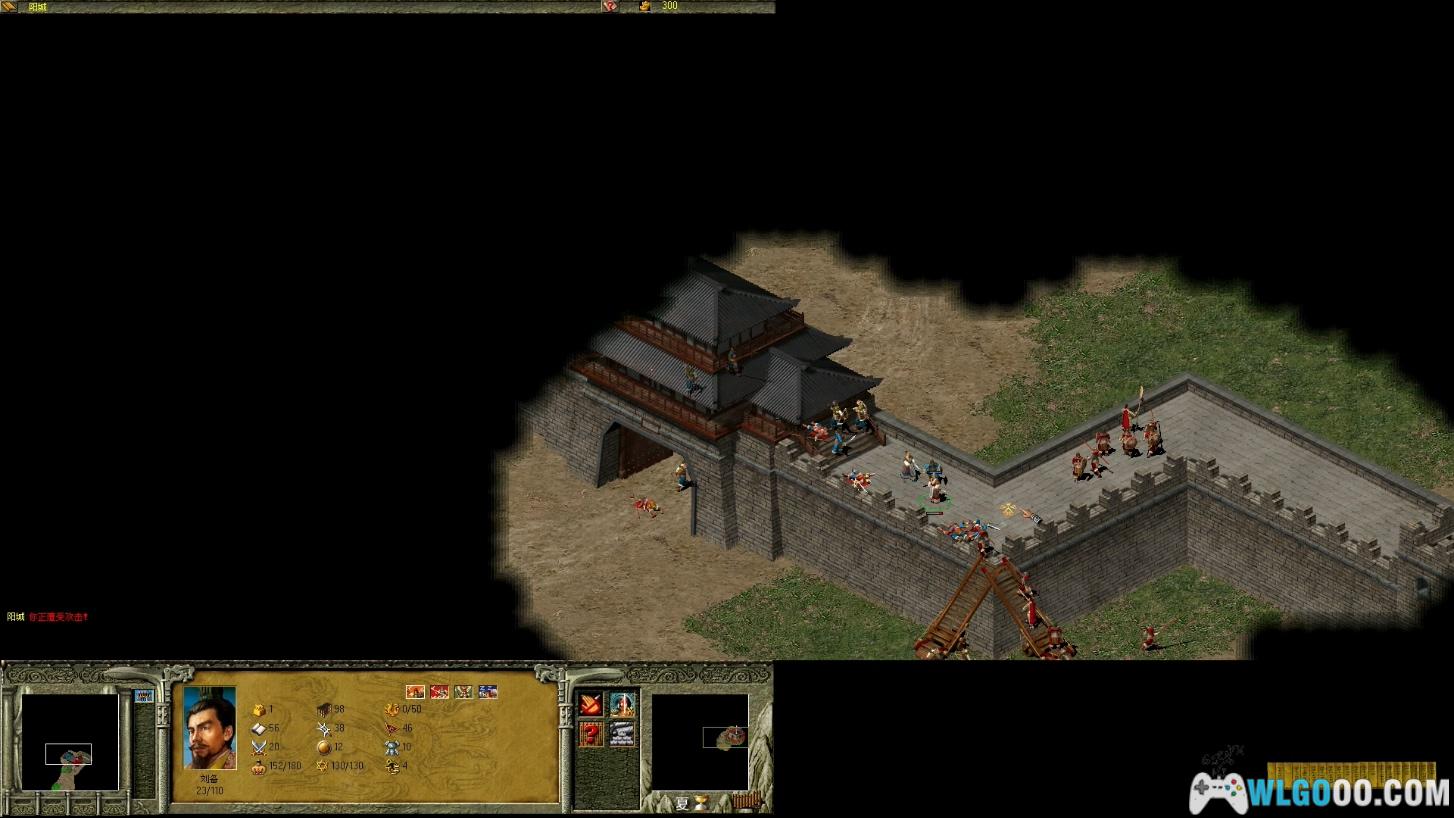Click the left overview minimap
This screenshot has width=1454, height=818.
click(70, 742)
